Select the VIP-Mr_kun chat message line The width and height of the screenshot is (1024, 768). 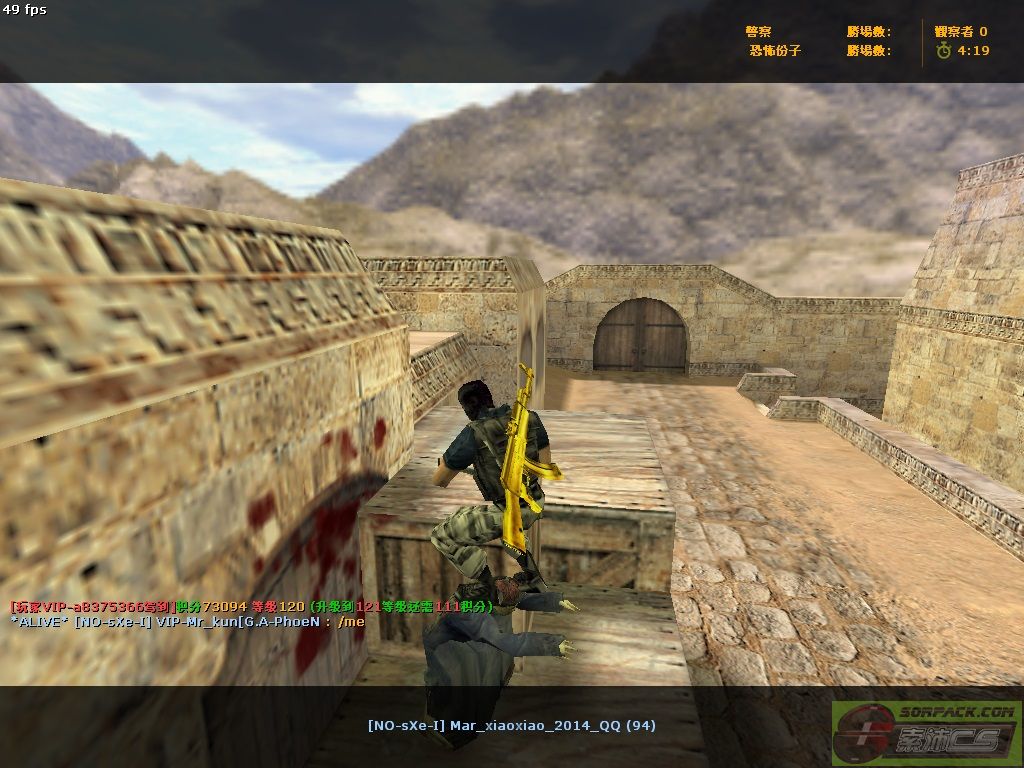point(187,621)
